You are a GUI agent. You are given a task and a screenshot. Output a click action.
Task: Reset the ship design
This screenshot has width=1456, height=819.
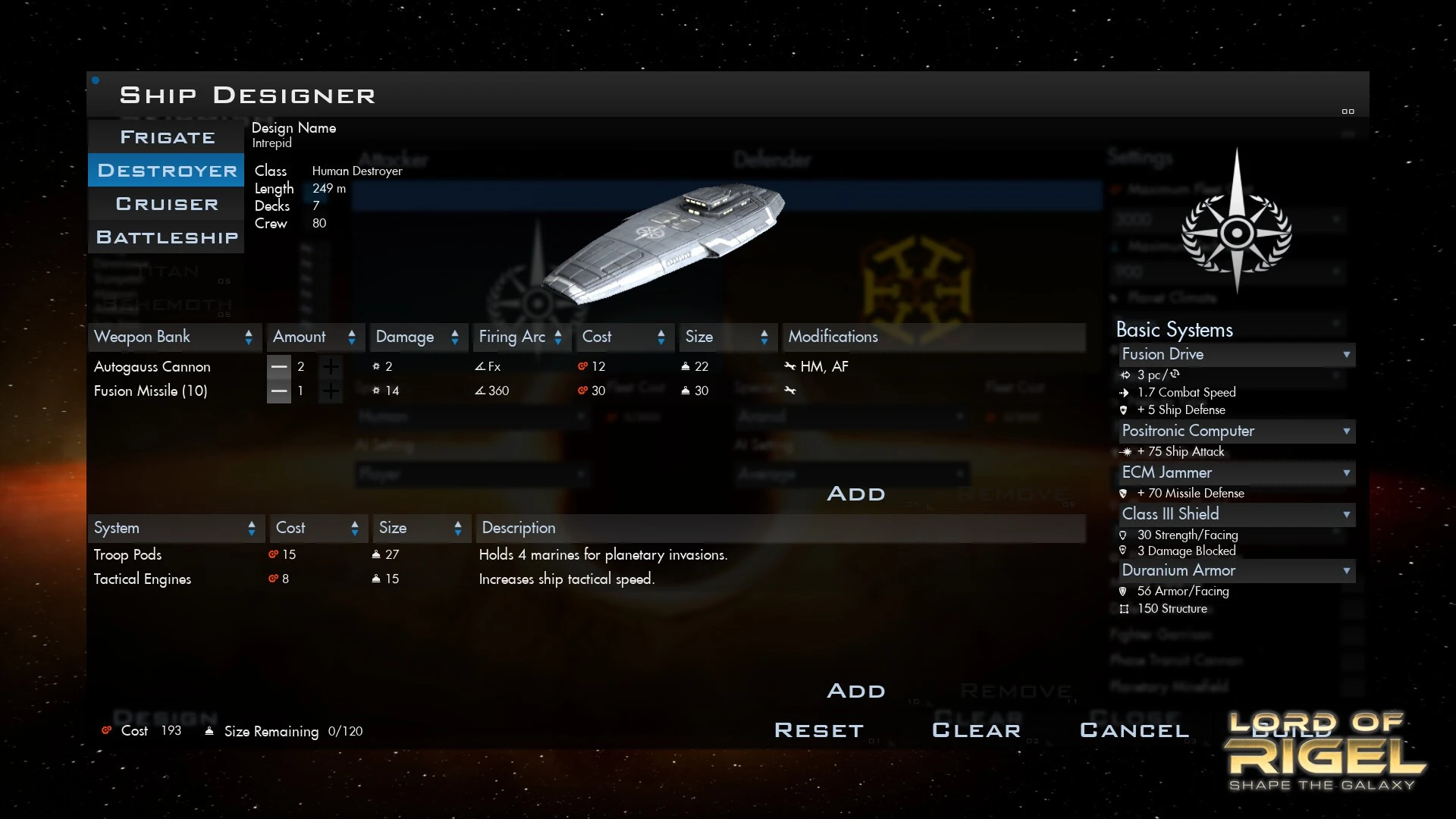pyautogui.click(x=819, y=730)
